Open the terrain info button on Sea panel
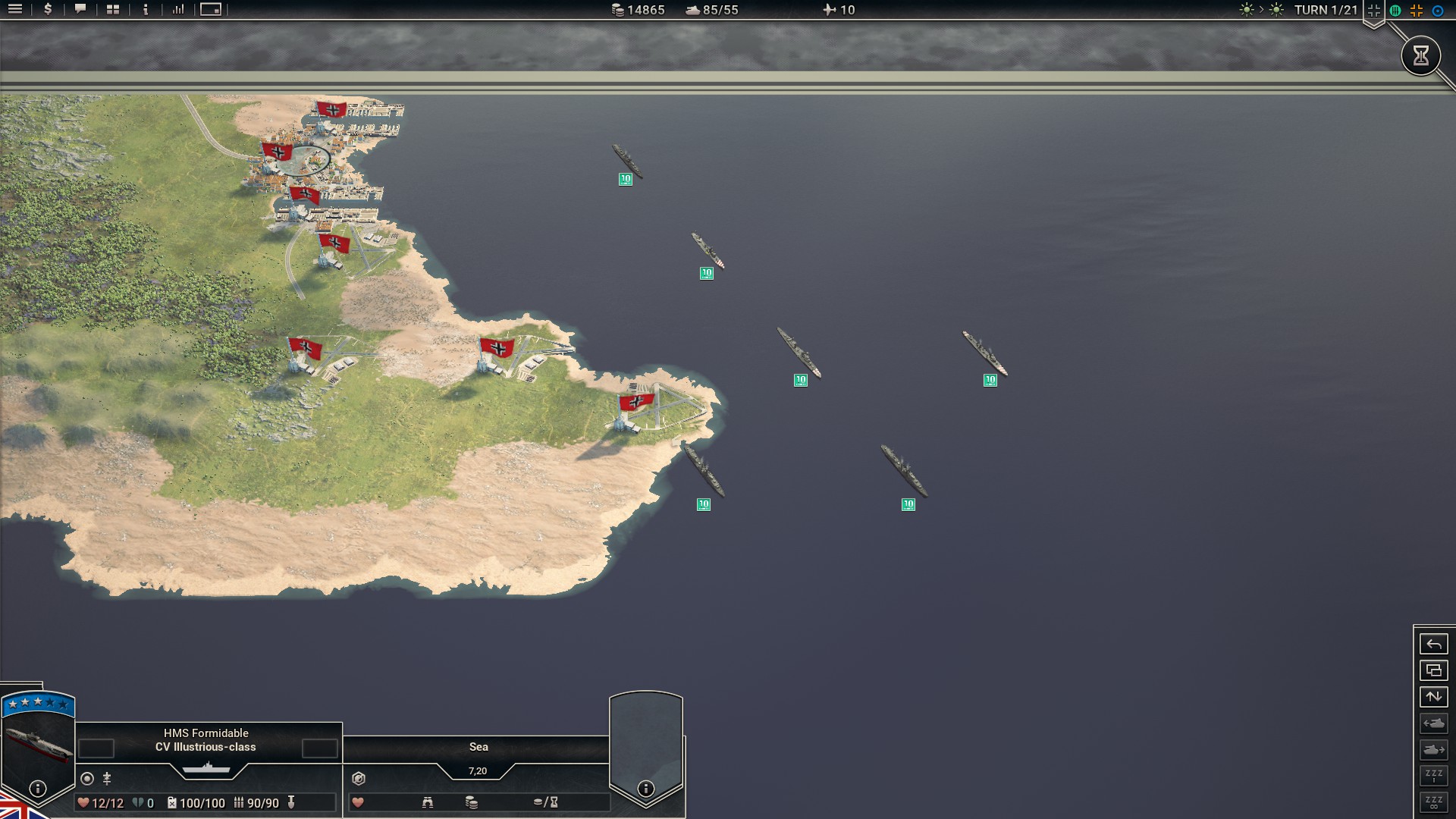The image size is (1456, 819). click(x=645, y=789)
